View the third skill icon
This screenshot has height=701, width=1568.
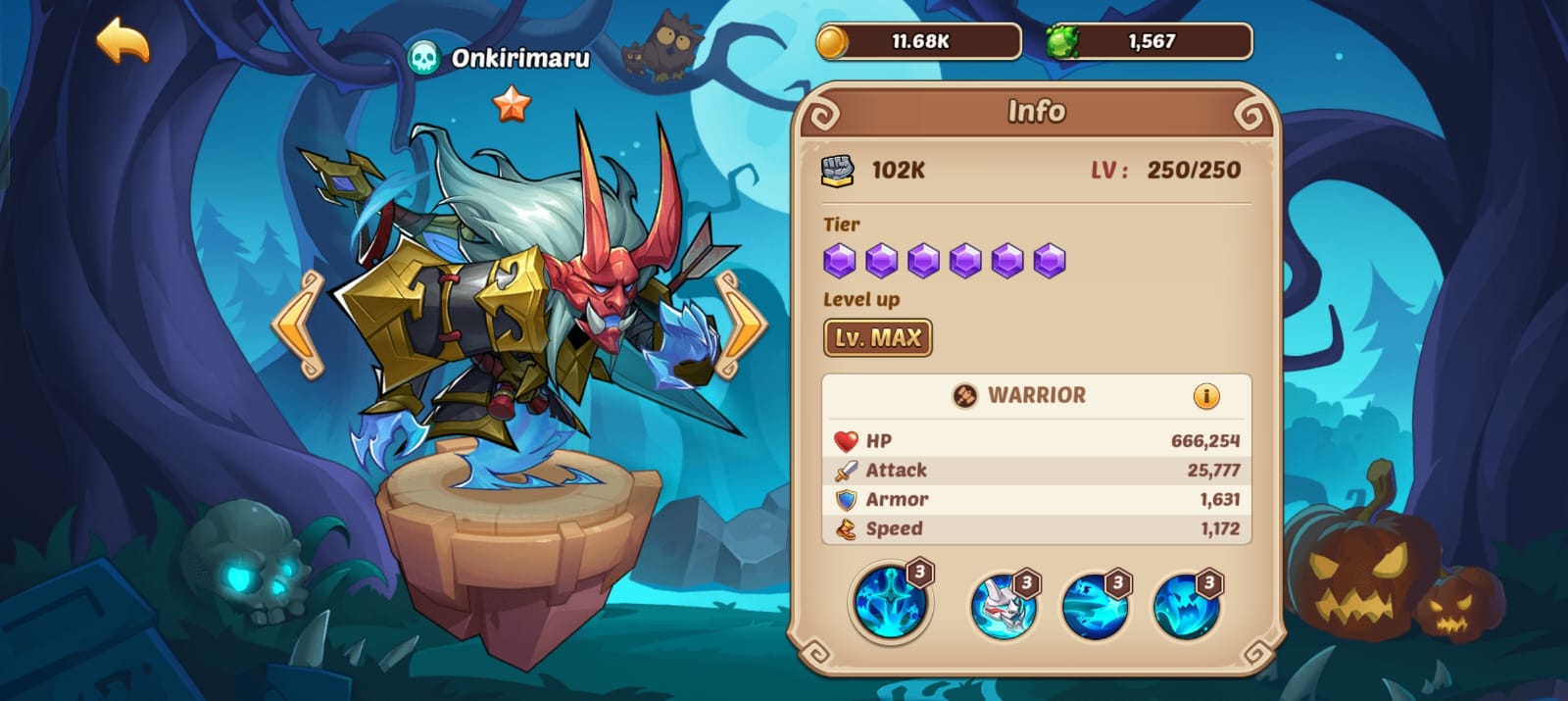(1093, 606)
